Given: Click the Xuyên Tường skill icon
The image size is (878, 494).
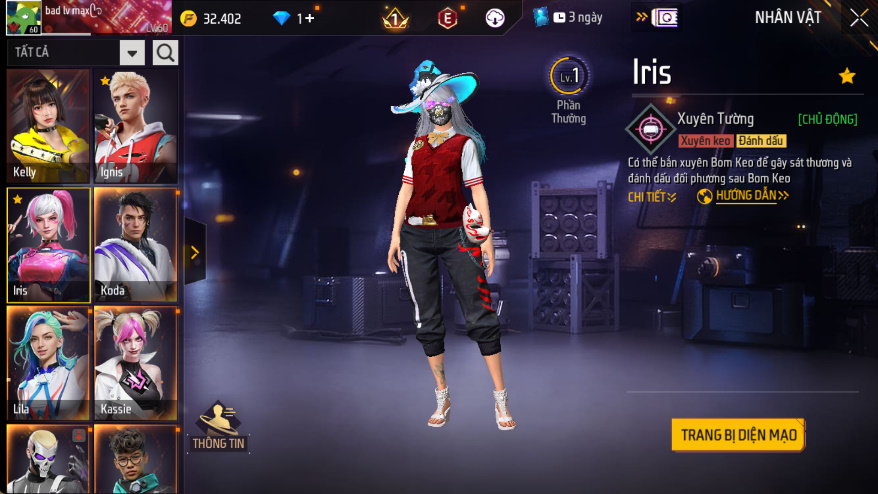Looking at the screenshot, I should (649, 129).
